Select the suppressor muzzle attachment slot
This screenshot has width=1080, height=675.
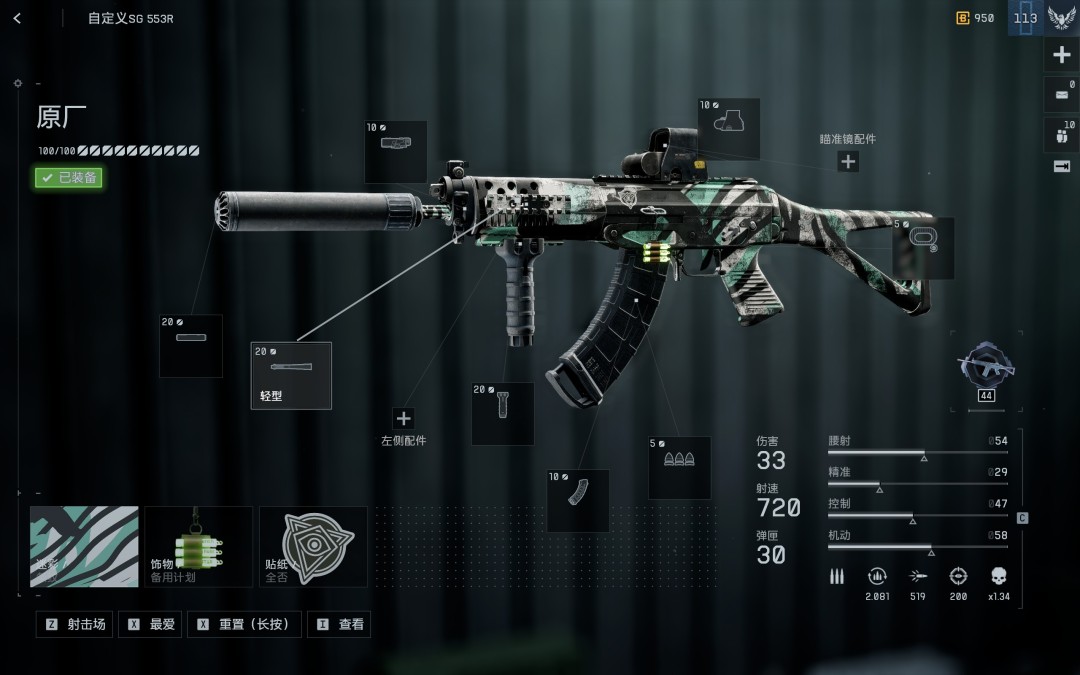[x=191, y=346]
